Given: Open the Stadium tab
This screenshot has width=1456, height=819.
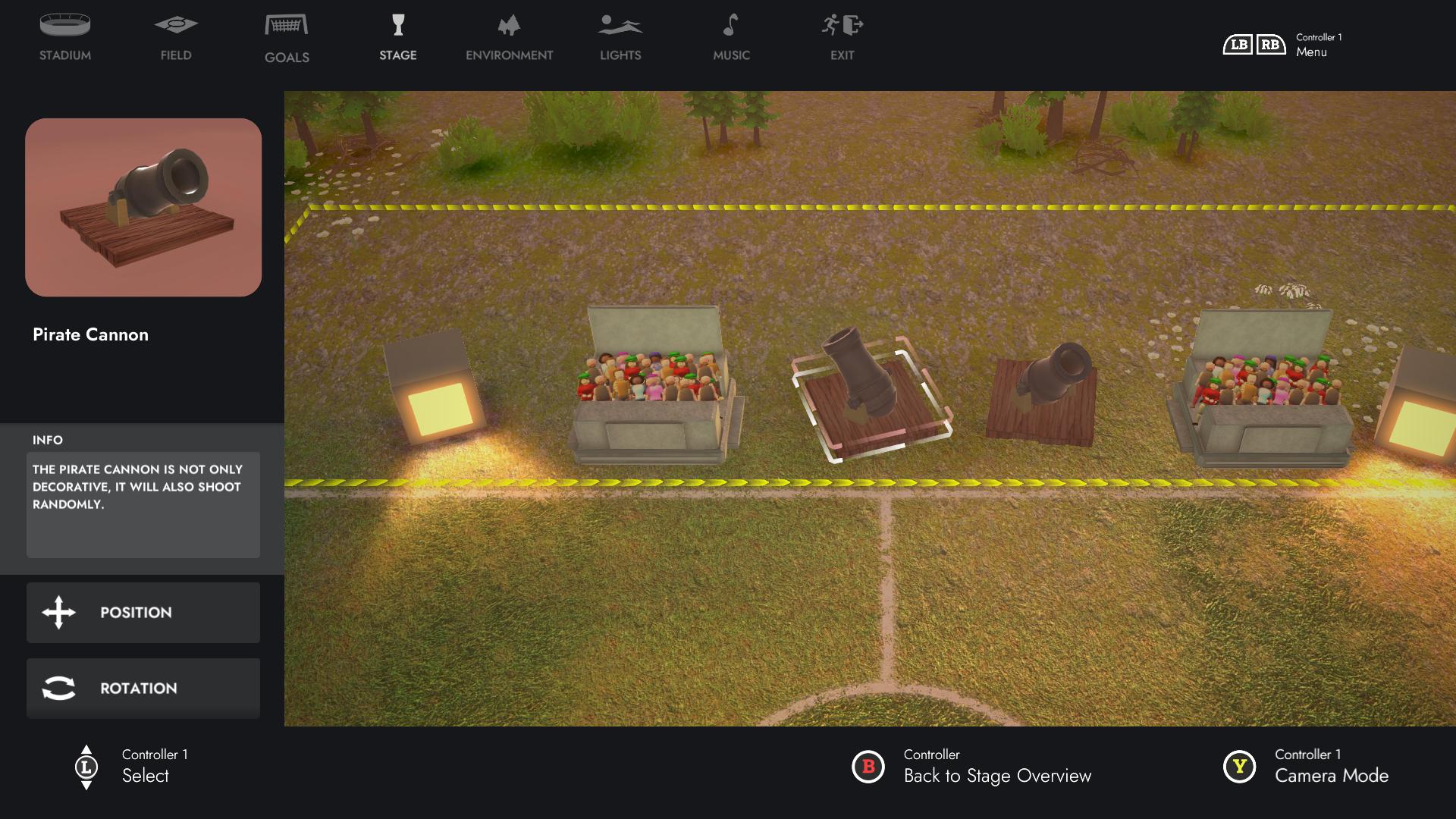Looking at the screenshot, I should [65, 38].
